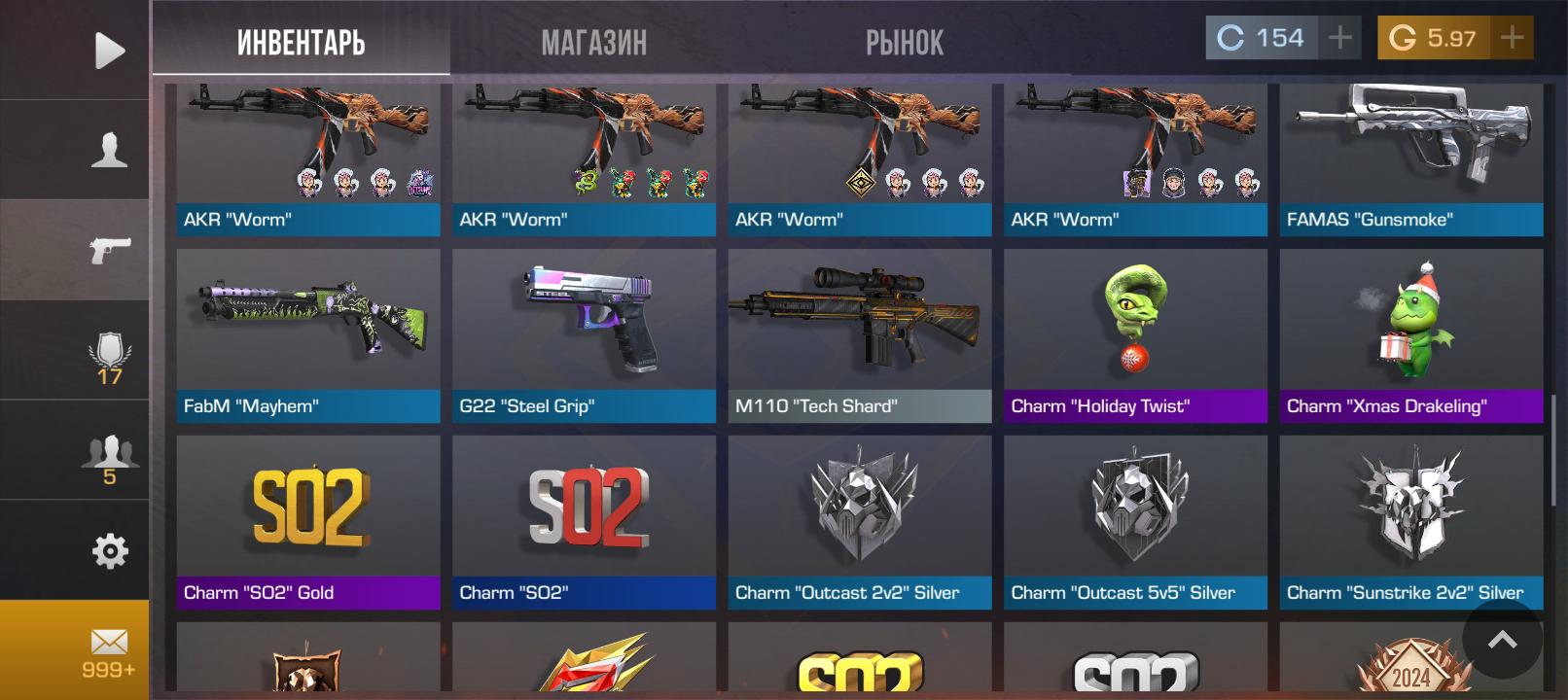Open the mail inbox showing 999+
This screenshot has height=700, width=1568.
click(109, 650)
